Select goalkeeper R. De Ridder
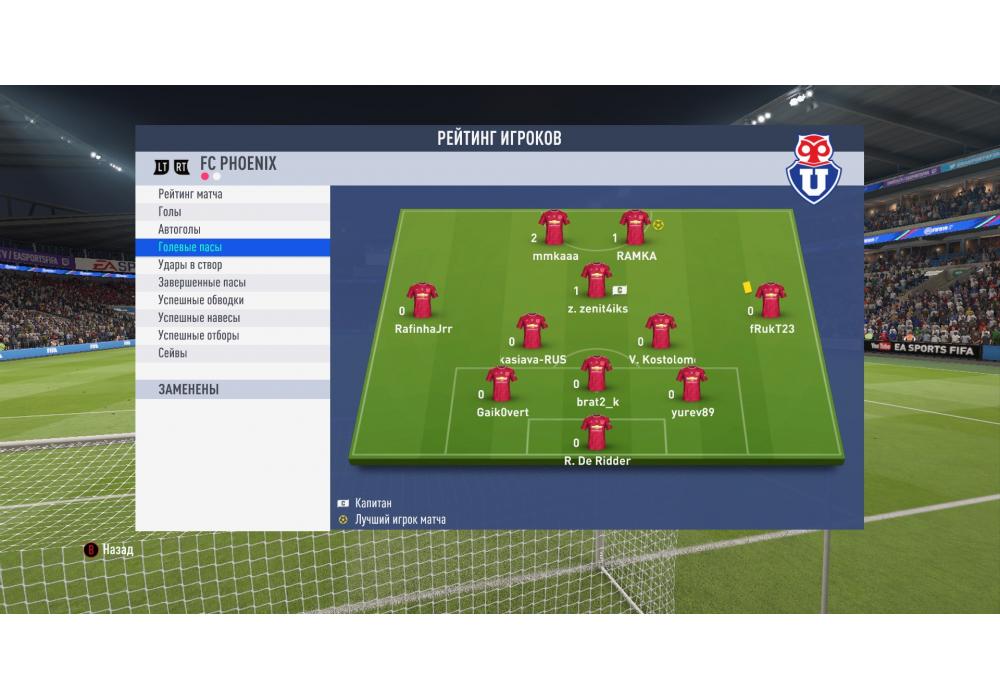1000x700 pixels. (597, 432)
